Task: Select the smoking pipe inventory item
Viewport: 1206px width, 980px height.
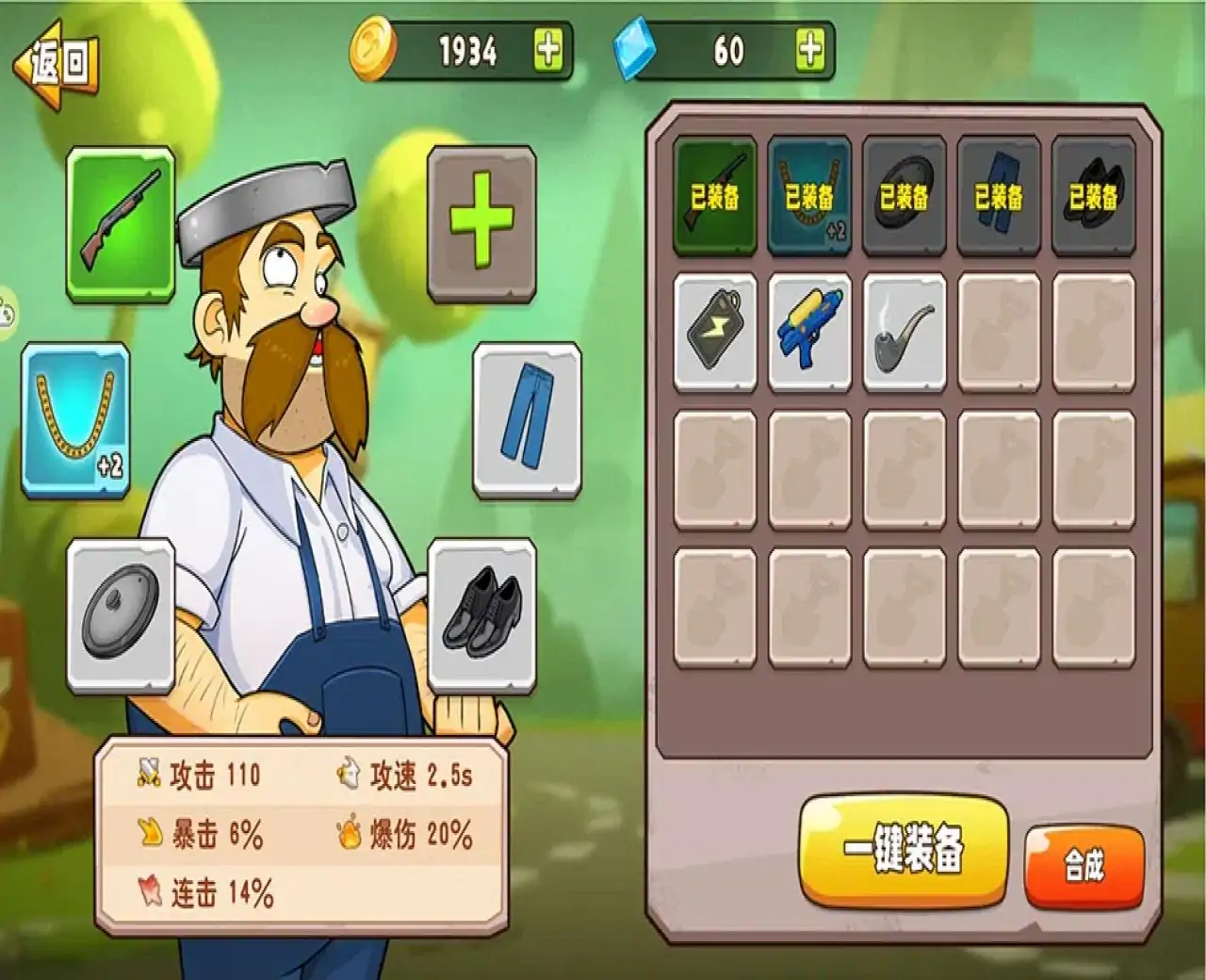Action: (903, 332)
